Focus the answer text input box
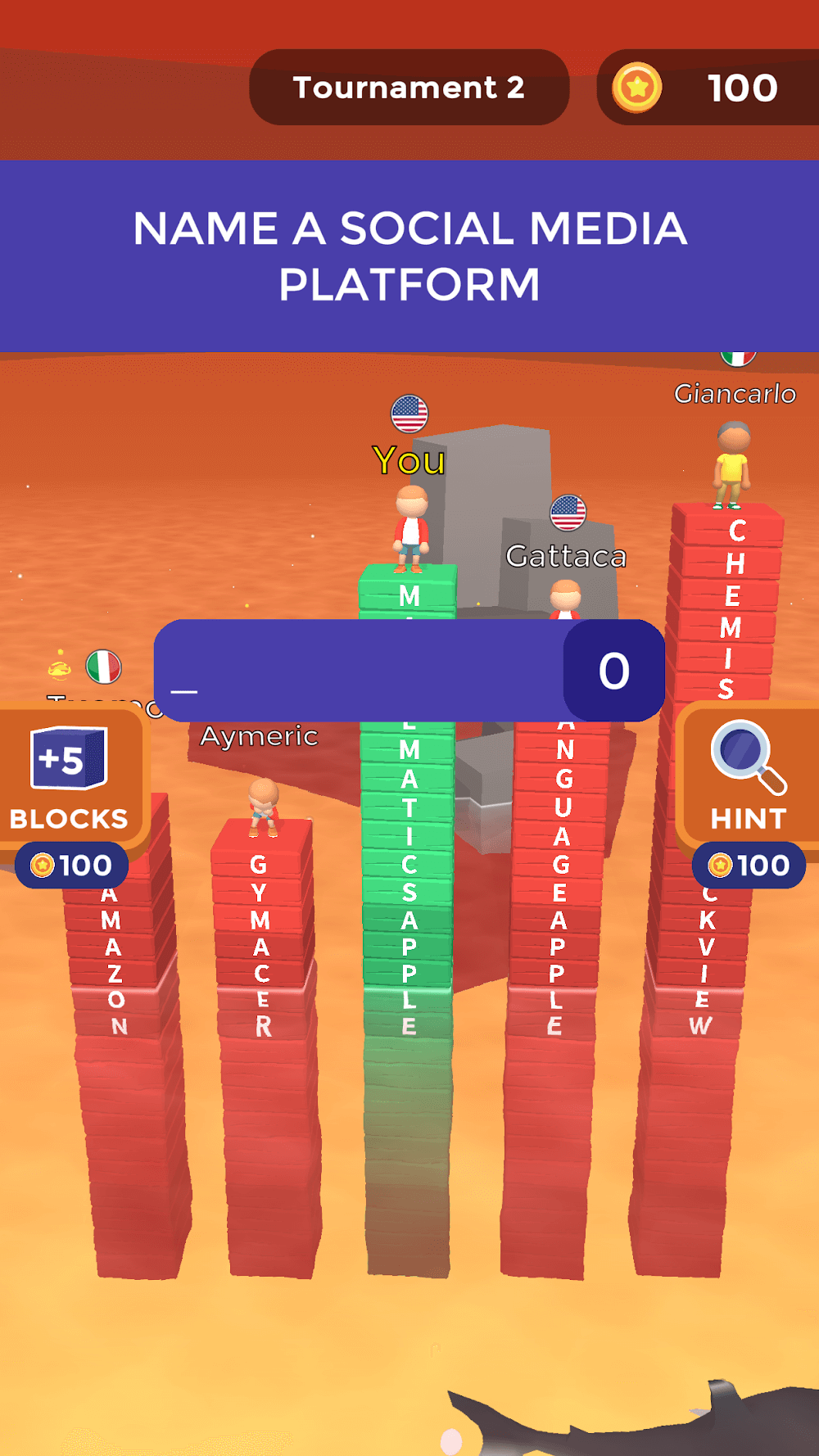This screenshot has height=1456, width=819. [x=360, y=671]
